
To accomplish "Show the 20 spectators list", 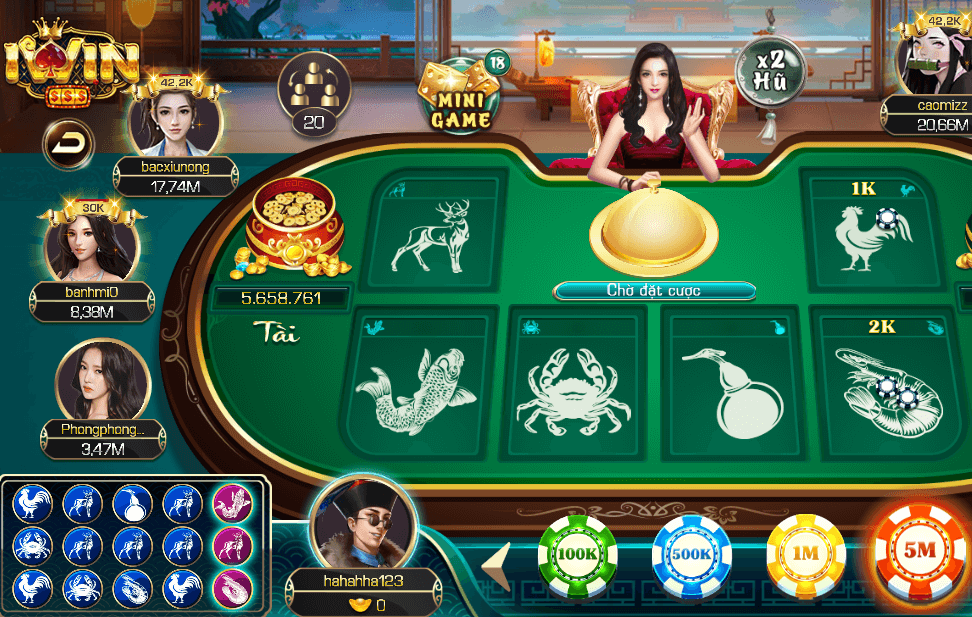I will [x=313, y=92].
